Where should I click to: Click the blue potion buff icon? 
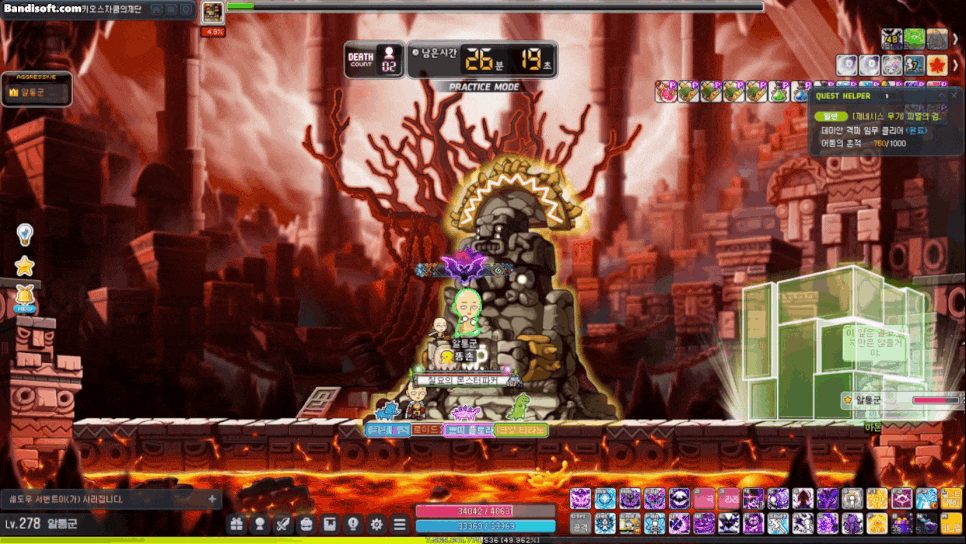point(803,92)
